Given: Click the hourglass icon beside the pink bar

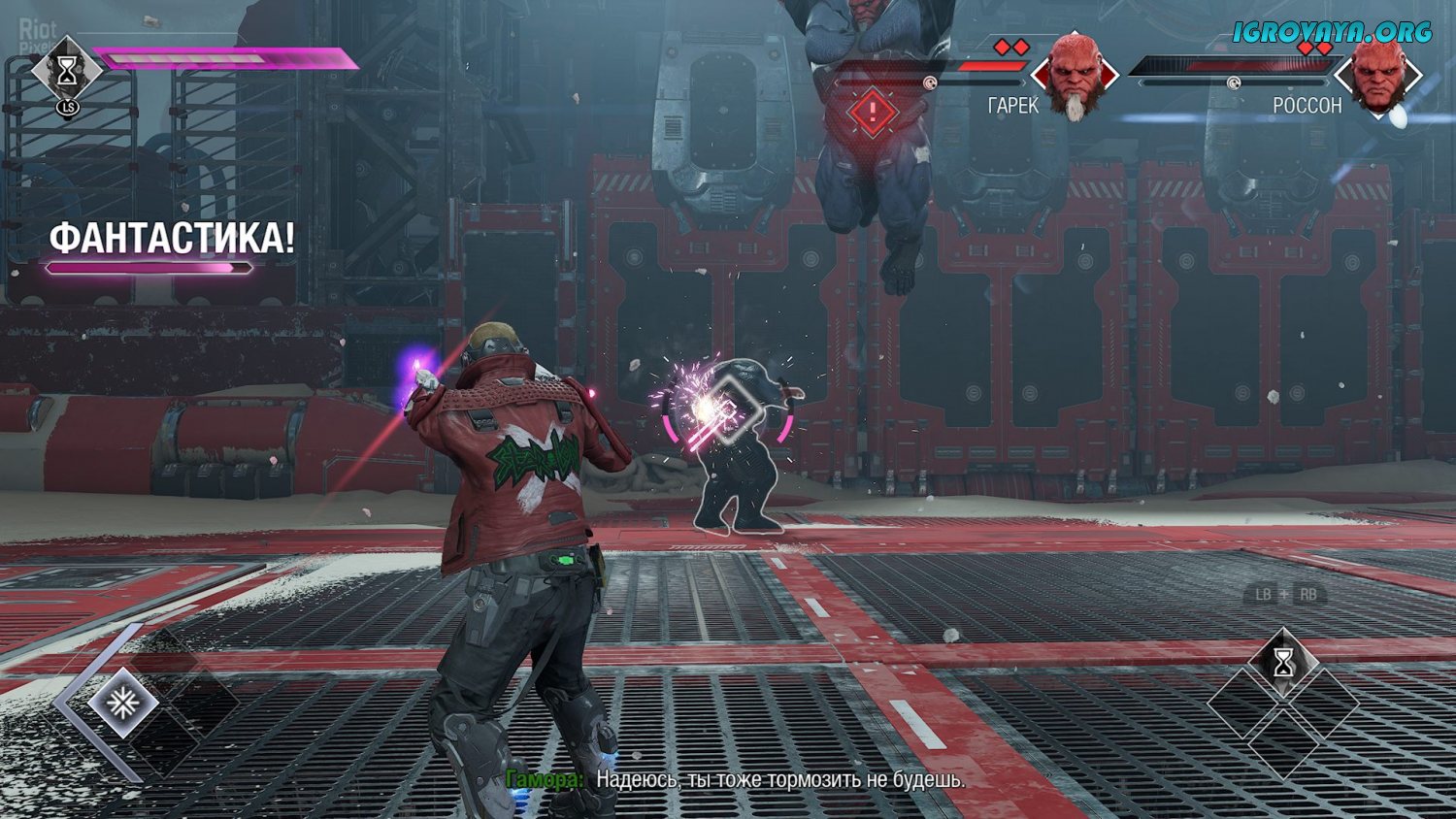Looking at the screenshot, I should tap(66, 71).
